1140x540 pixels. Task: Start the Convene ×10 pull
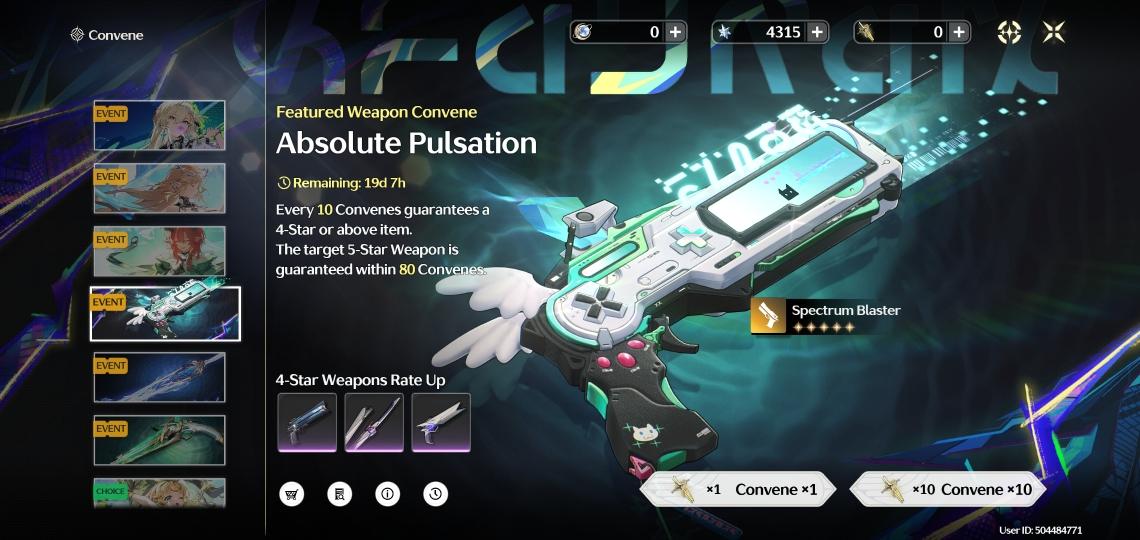point(947,489)
